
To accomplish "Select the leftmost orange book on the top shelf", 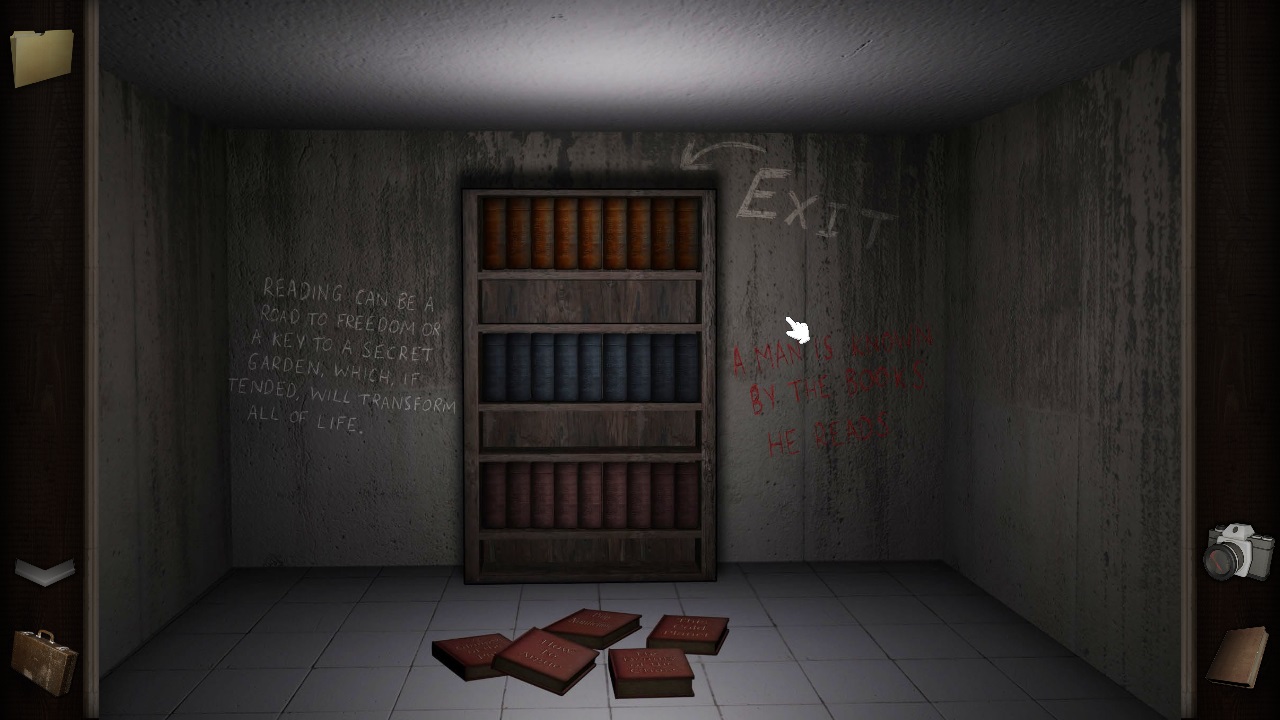I will click(x=496, y=230).
